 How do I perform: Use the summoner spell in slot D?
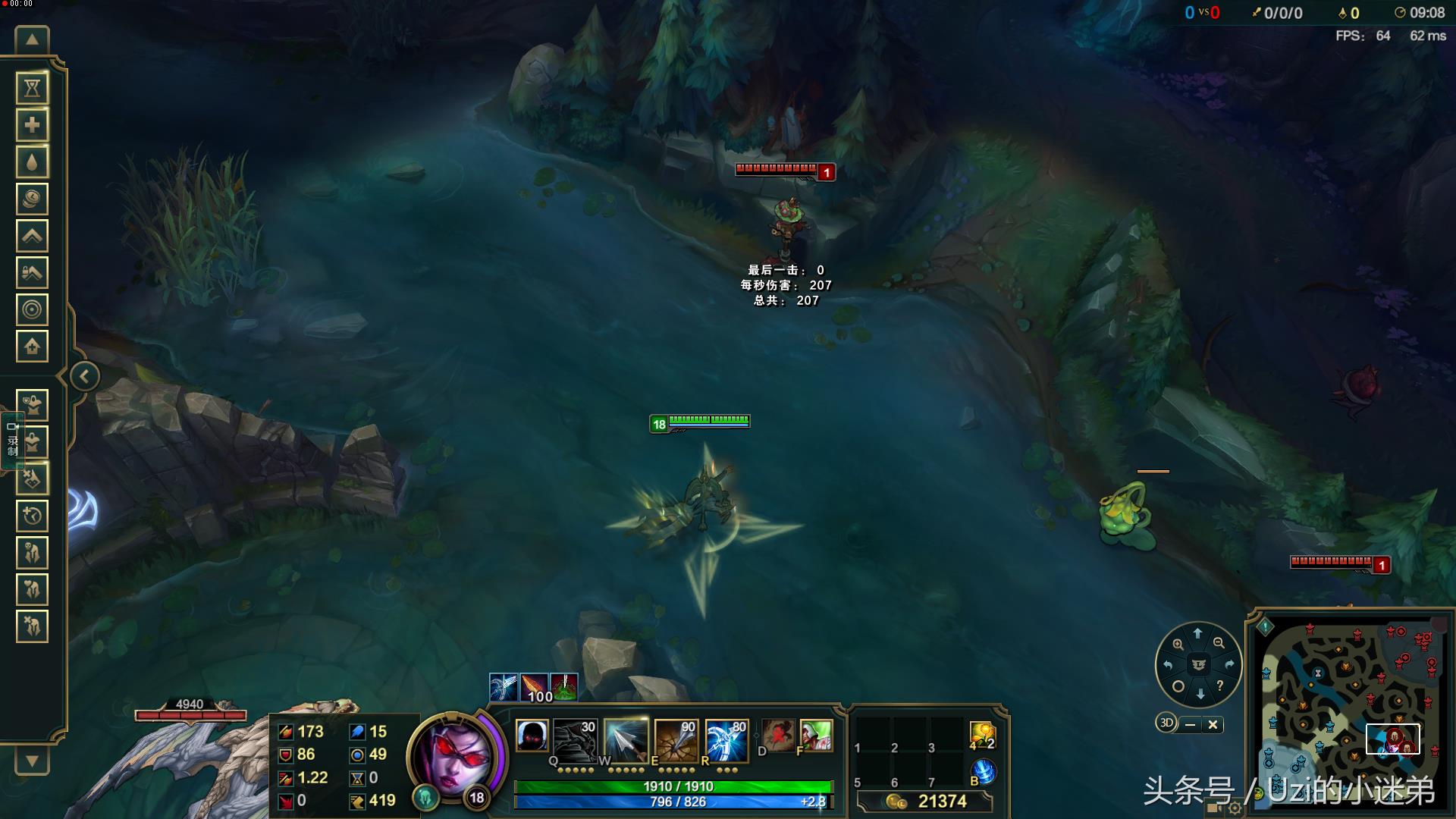(x=777, y=735)
